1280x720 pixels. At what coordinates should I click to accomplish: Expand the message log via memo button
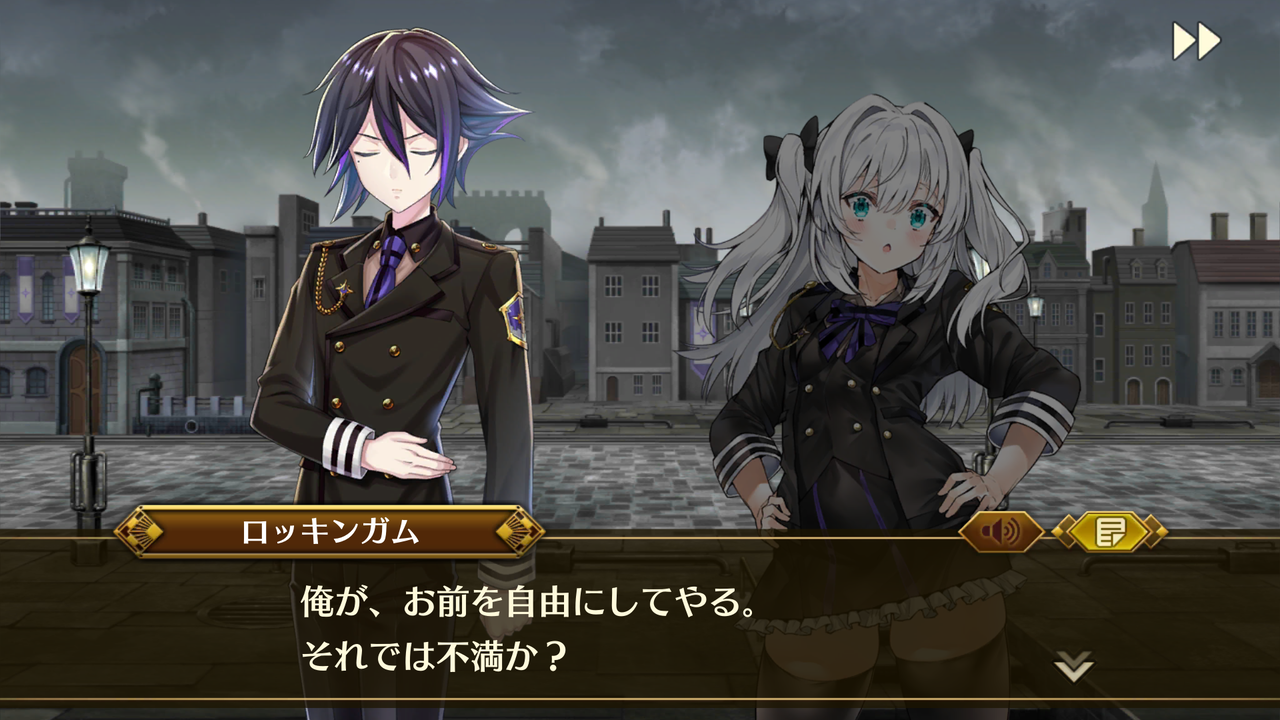1108,533
